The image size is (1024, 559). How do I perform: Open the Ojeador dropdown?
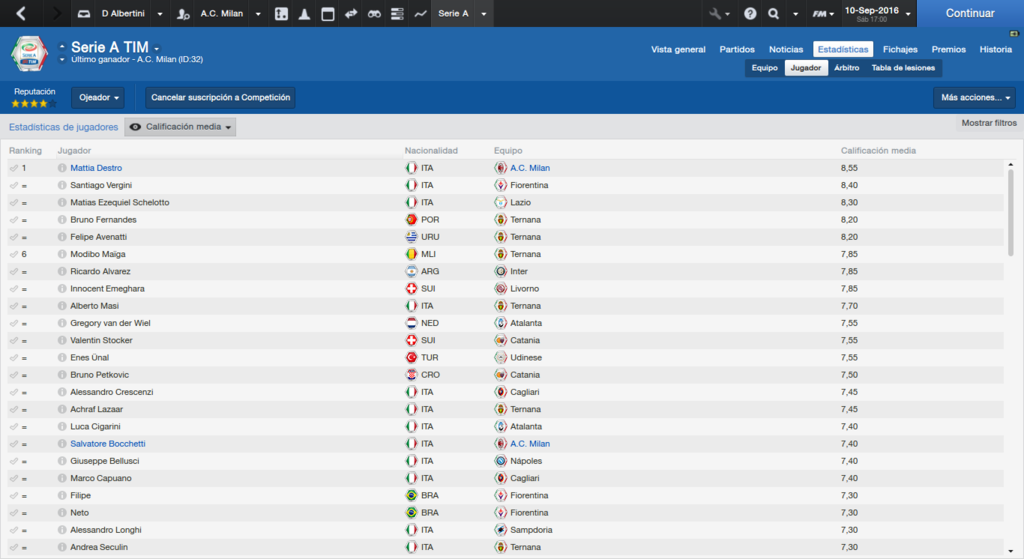pyautogui.click(x=100, y=98)
